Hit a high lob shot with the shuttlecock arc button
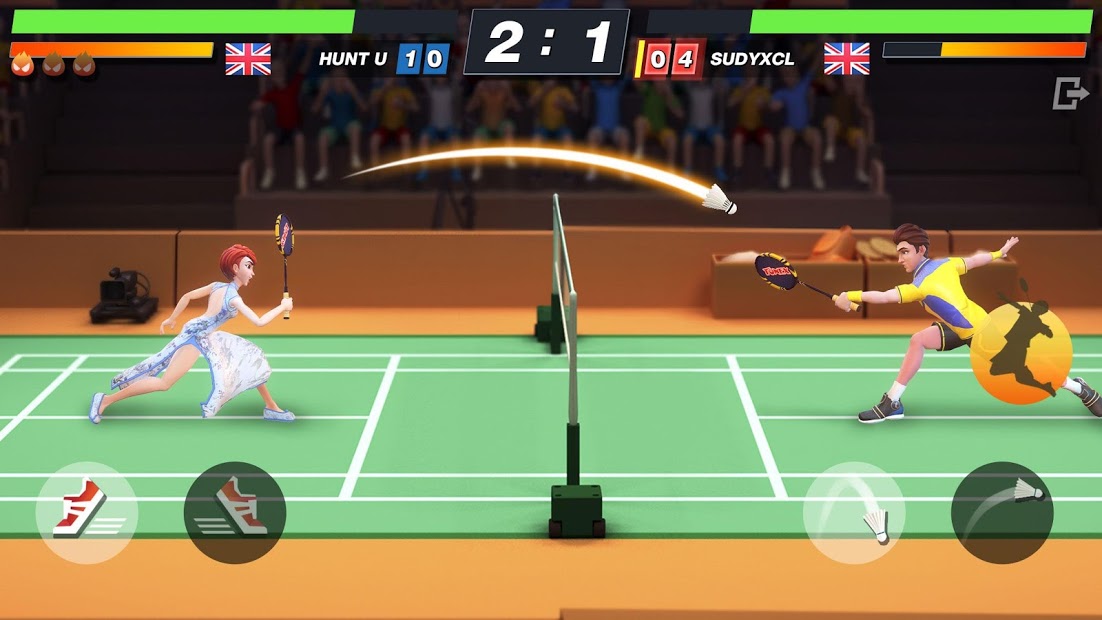Image resolution: width=1102 pixels, height=620 pixels. tap(854, 512)
